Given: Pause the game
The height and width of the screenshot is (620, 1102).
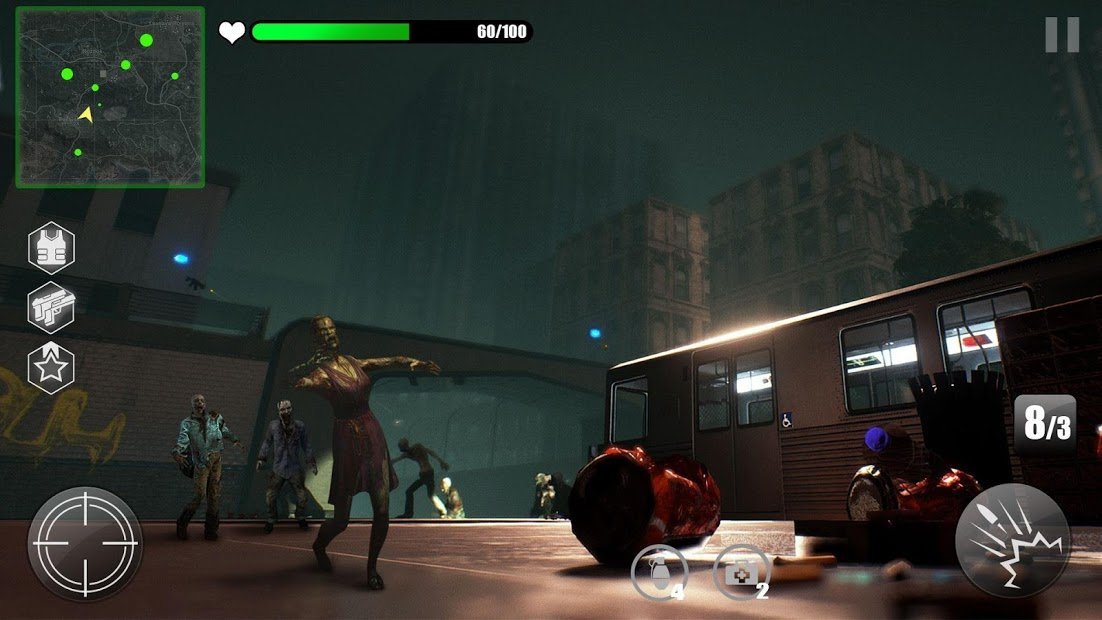Looking at the screenshot, I should coord(1062,35).
